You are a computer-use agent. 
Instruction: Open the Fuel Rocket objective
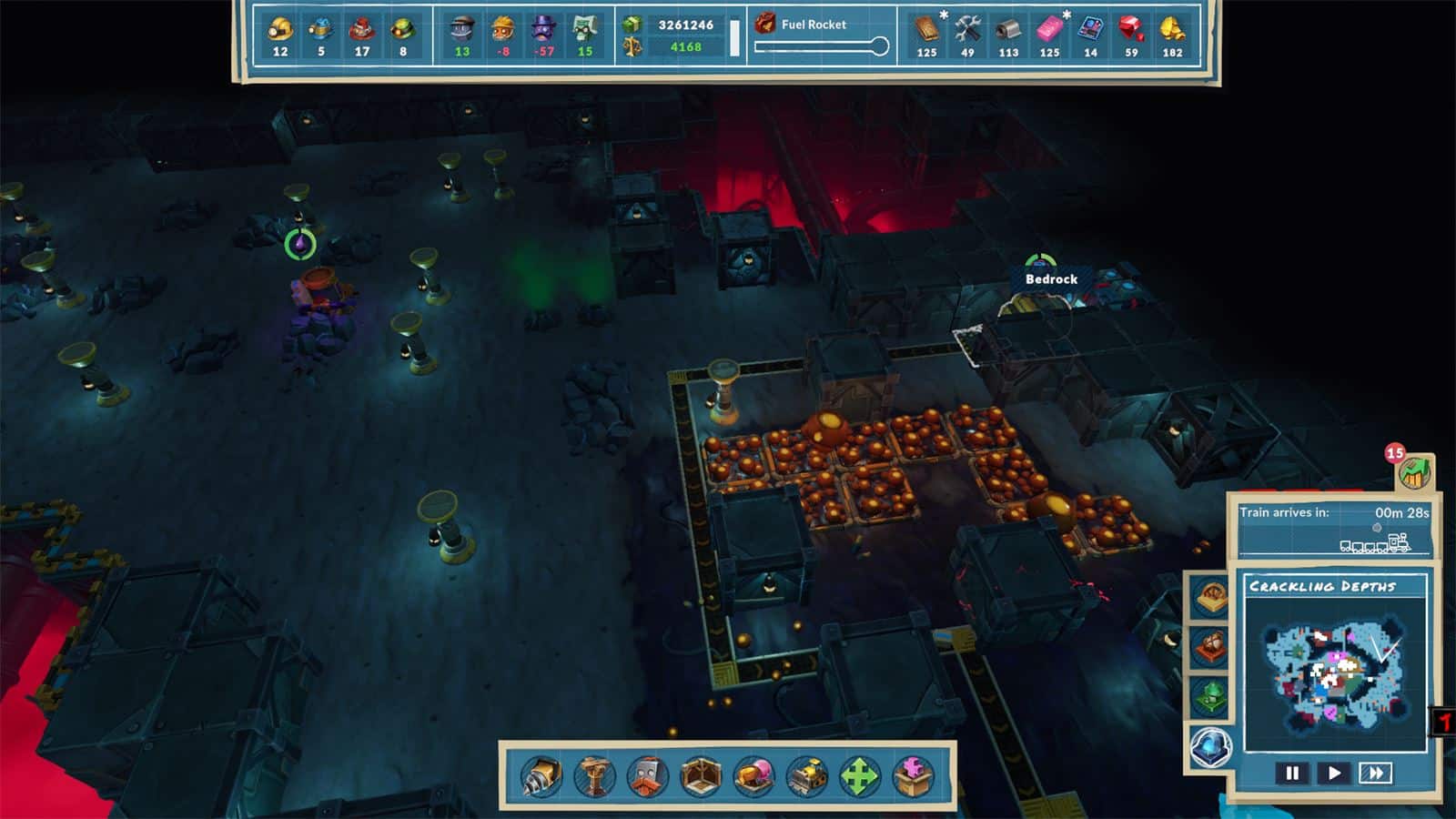(814, 25)
